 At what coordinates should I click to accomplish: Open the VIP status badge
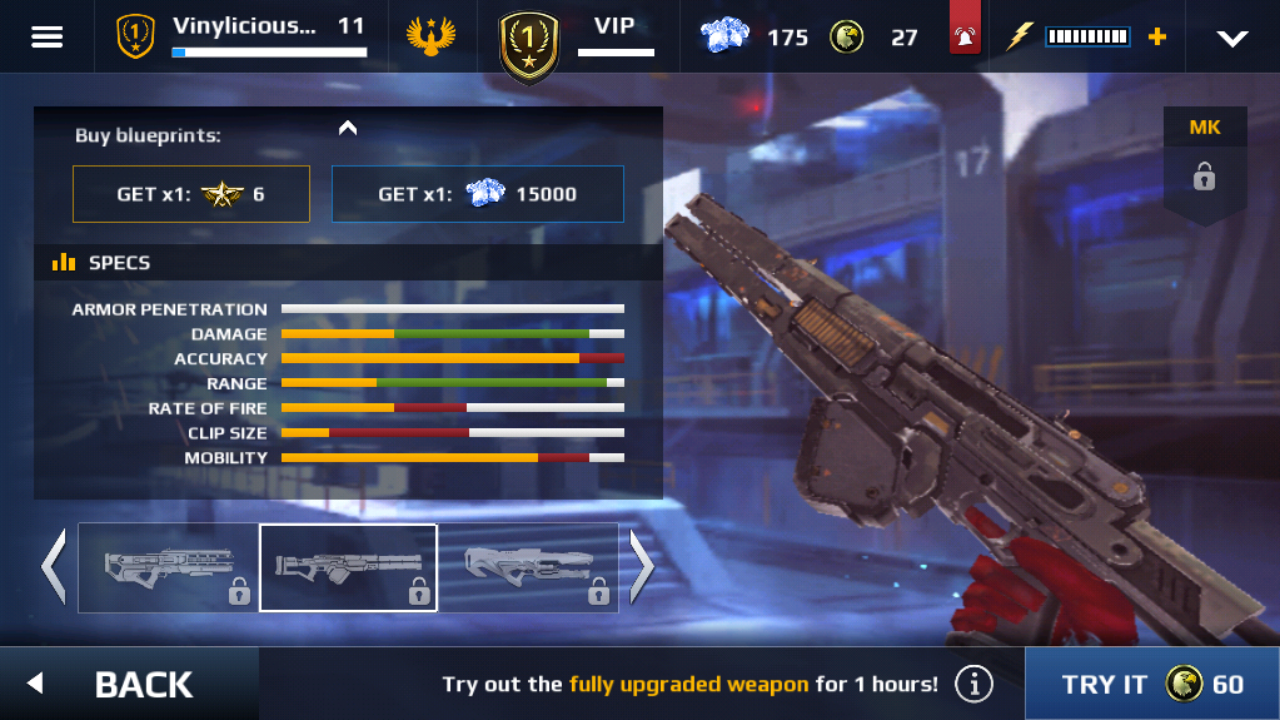(x=578, y=37)
